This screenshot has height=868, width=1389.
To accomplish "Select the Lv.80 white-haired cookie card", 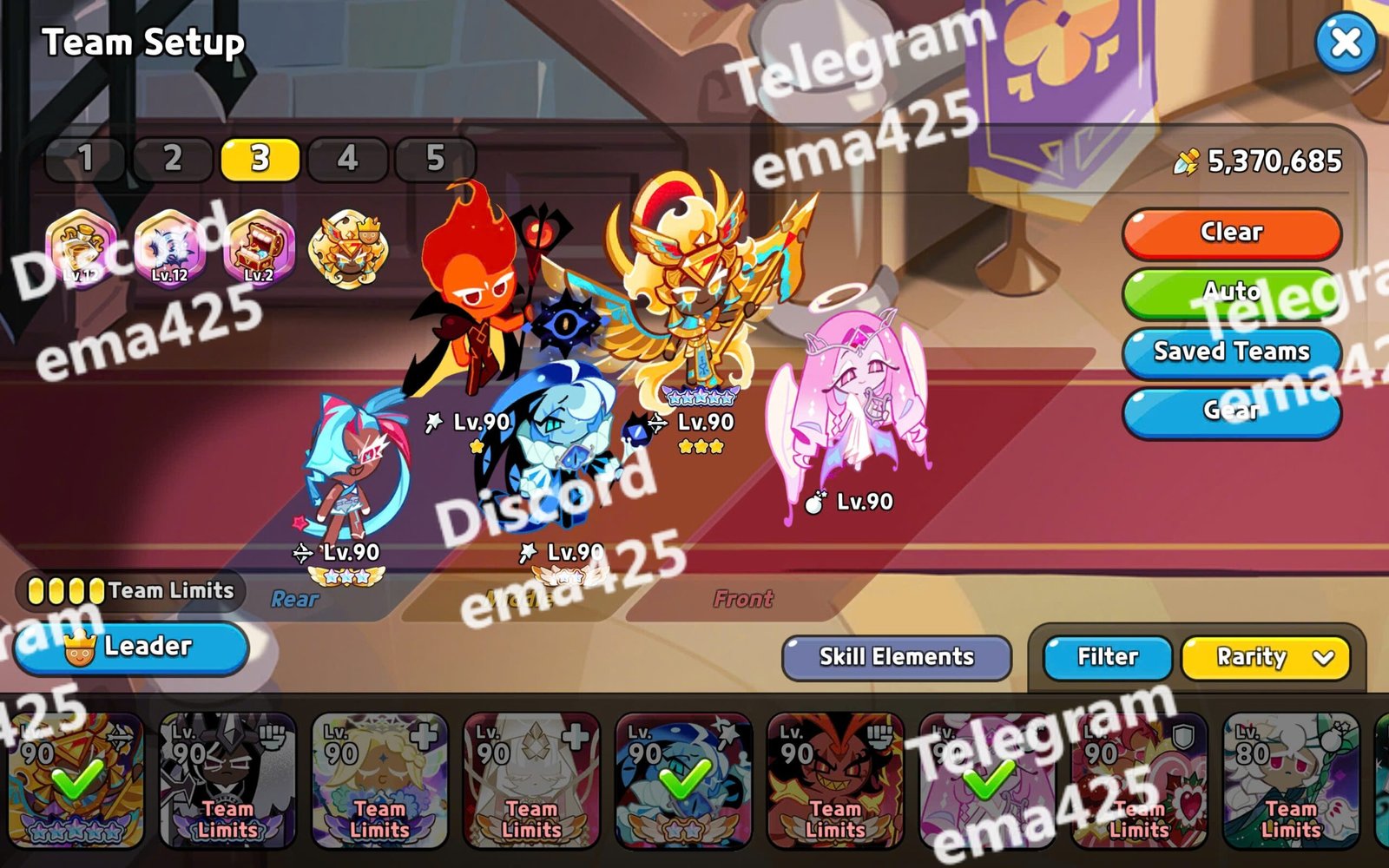I will coord(1290,779).
